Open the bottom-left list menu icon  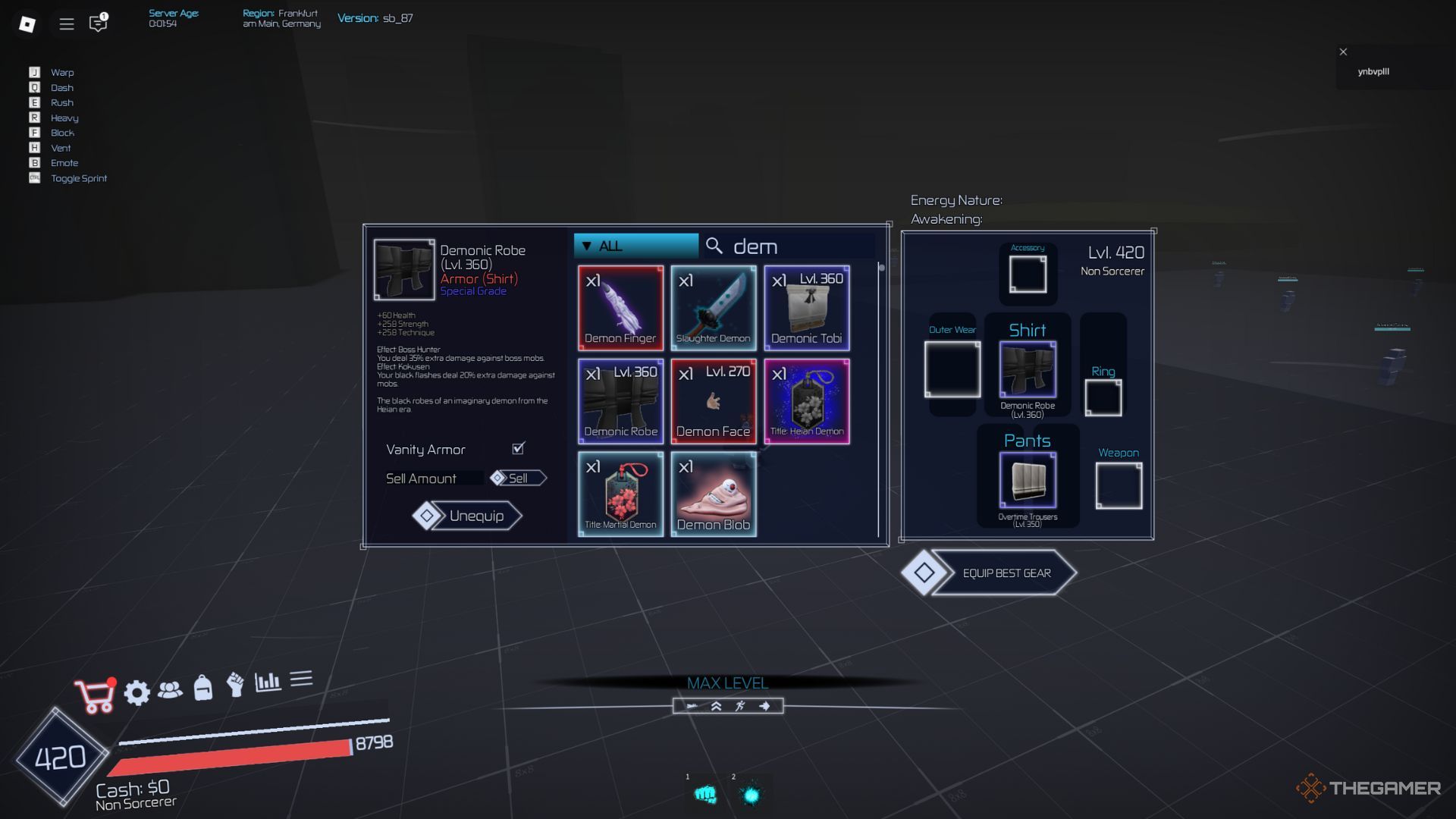(302, 679)
